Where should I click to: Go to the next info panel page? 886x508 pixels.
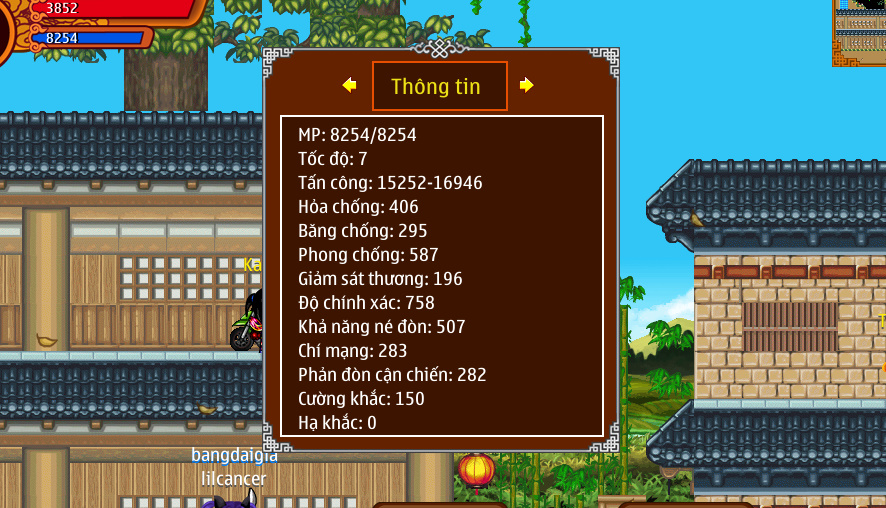527,86
